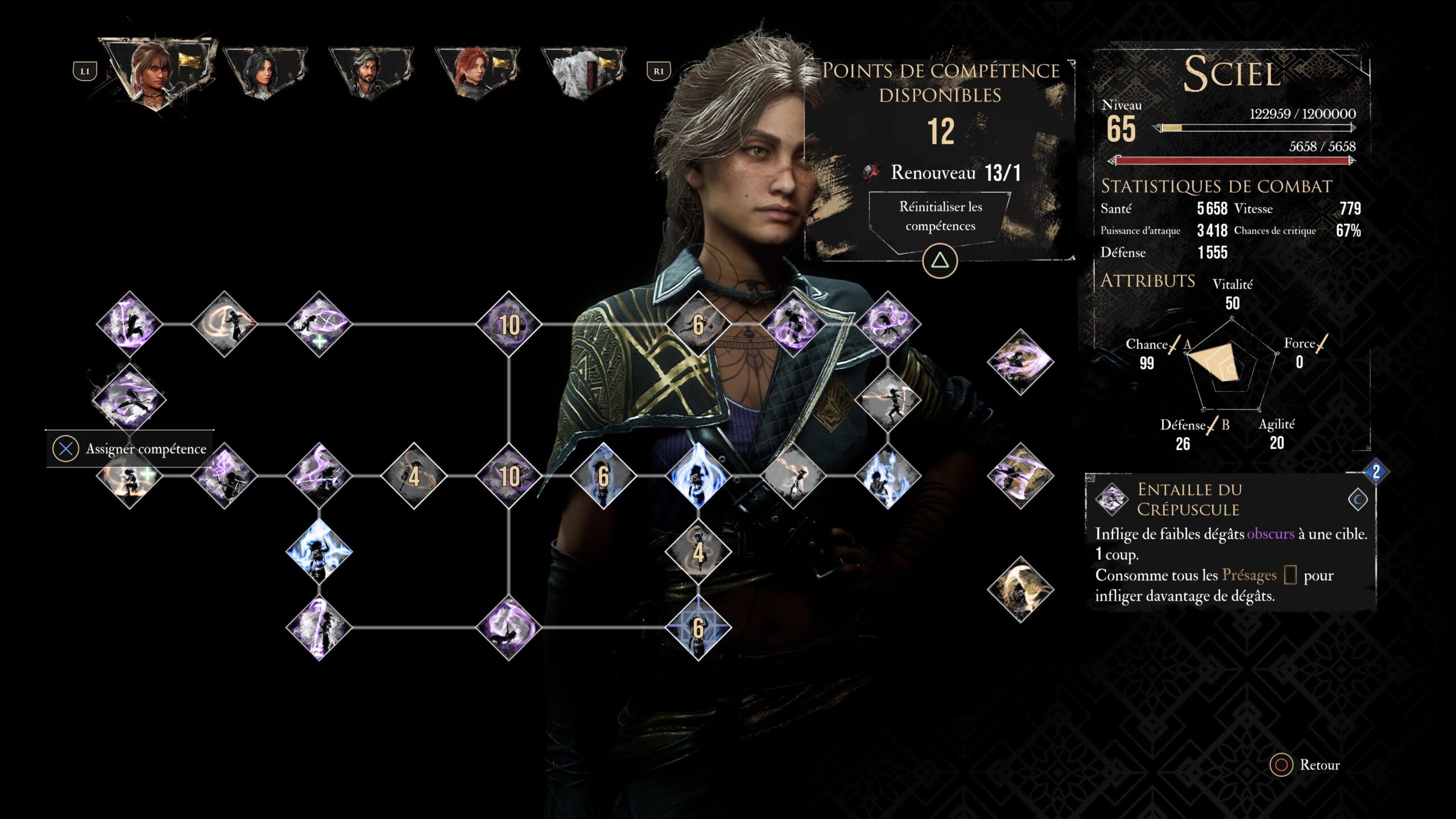Screen dimensions: 1456x819
Task: Choose the skill with an orange swirling arc
Action: click(x=224, y=324)
